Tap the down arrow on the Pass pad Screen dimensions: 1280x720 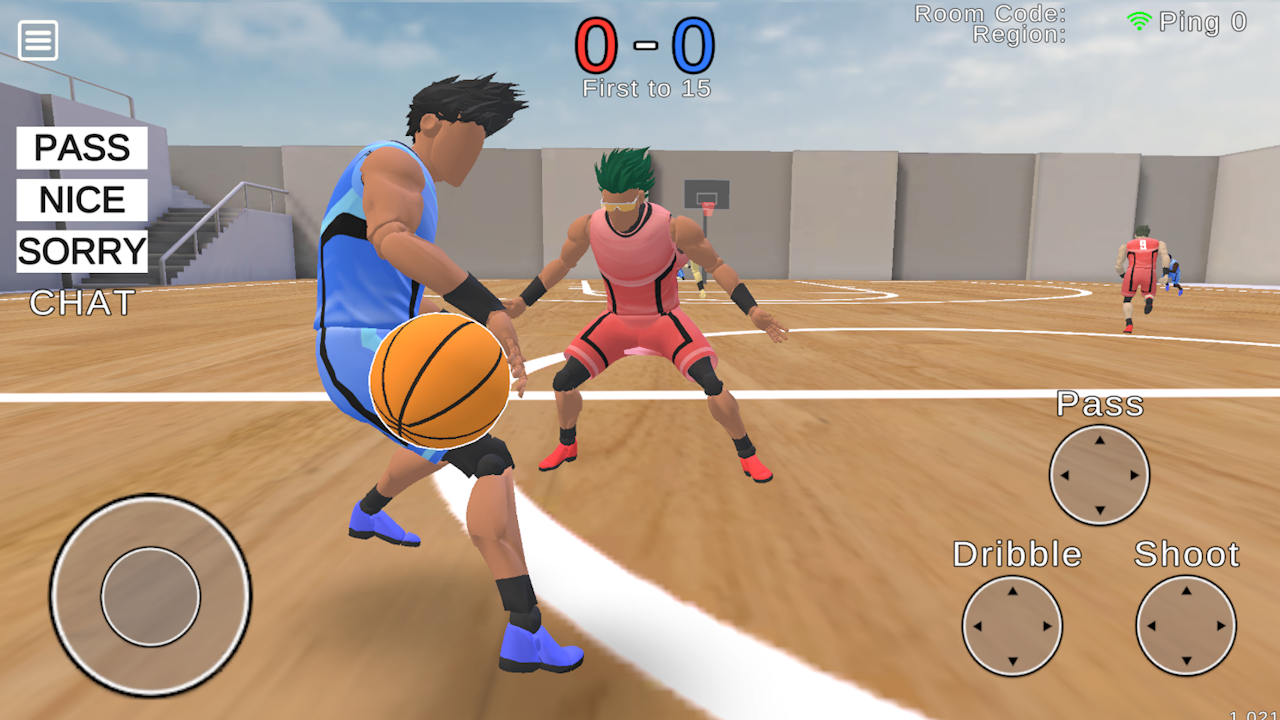[x=1099, y=507]
